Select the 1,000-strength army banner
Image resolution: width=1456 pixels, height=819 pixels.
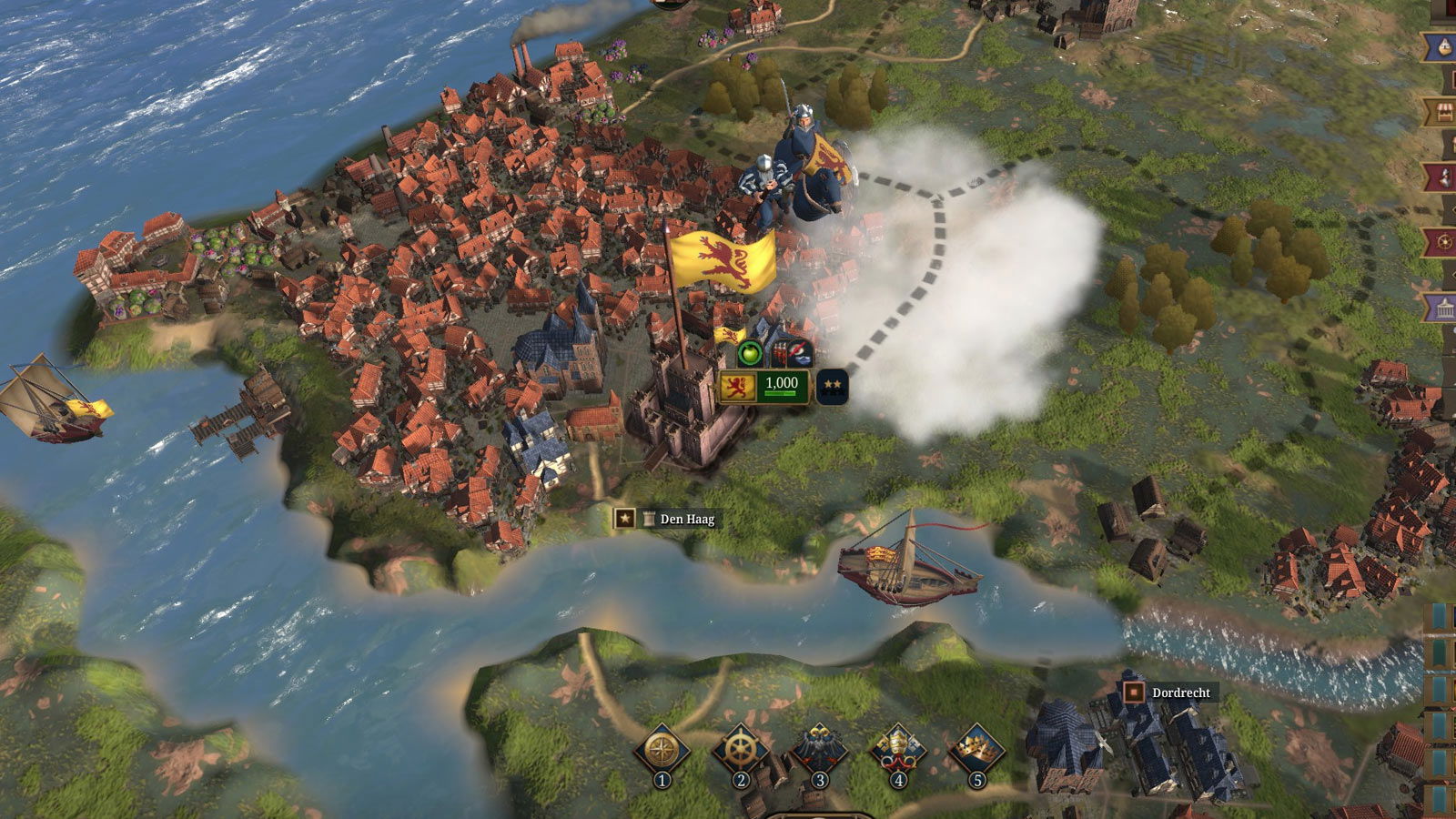763,386
